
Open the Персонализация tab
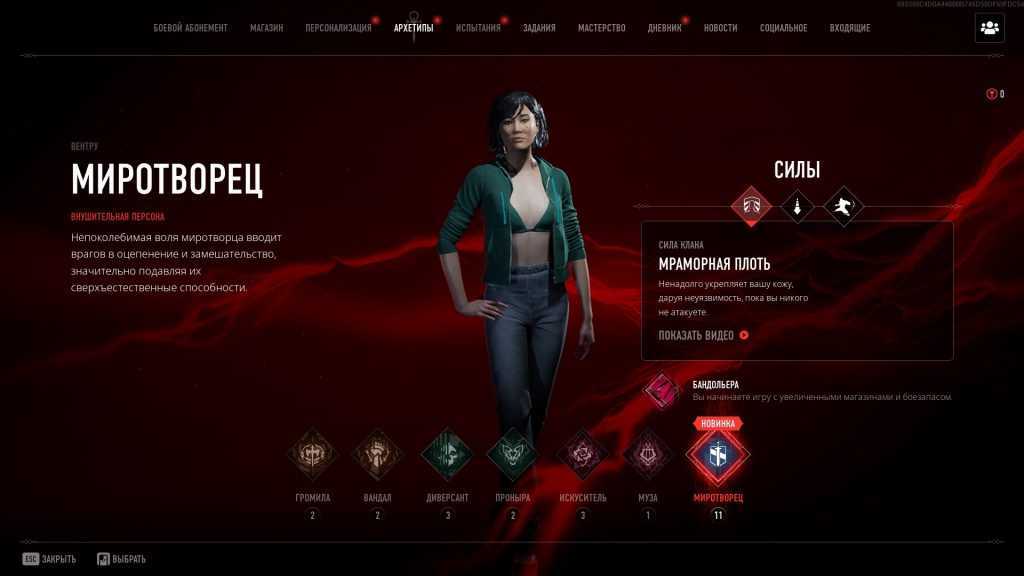point(338,28)
